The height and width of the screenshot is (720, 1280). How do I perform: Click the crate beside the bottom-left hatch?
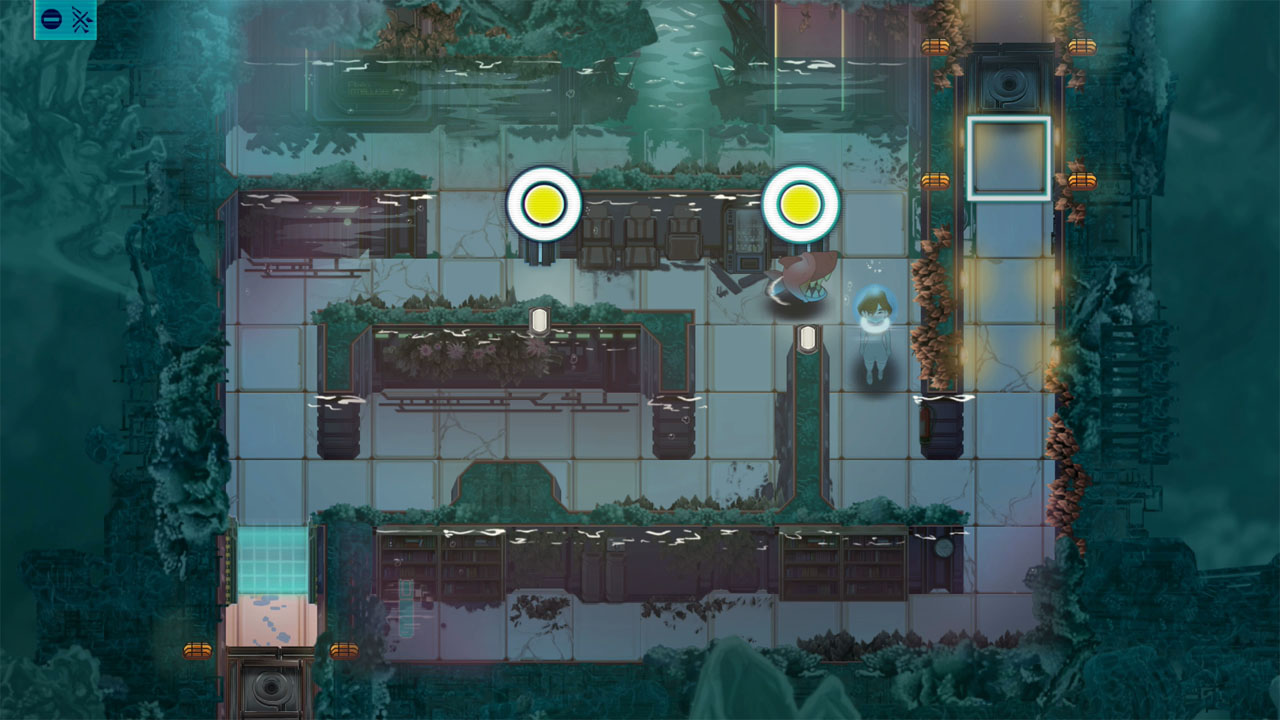[197, 650]
